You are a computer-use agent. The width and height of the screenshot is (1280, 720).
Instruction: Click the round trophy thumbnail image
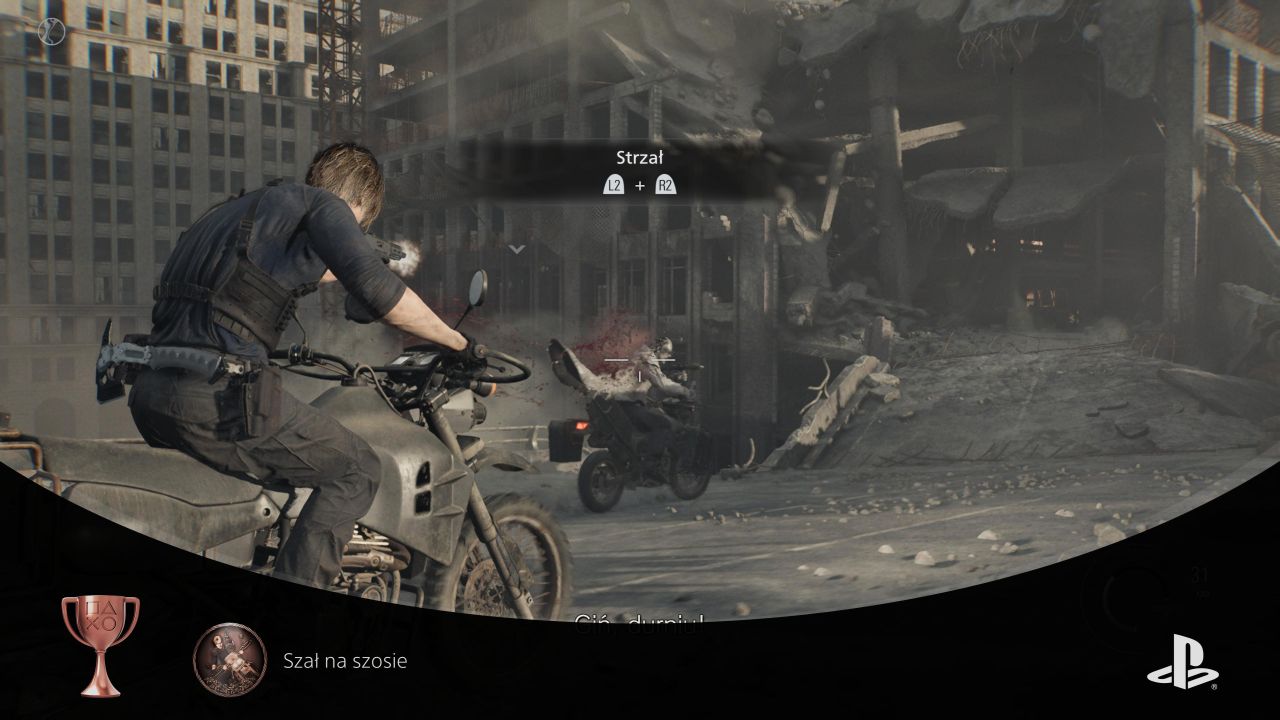click(x=230, y=659)
